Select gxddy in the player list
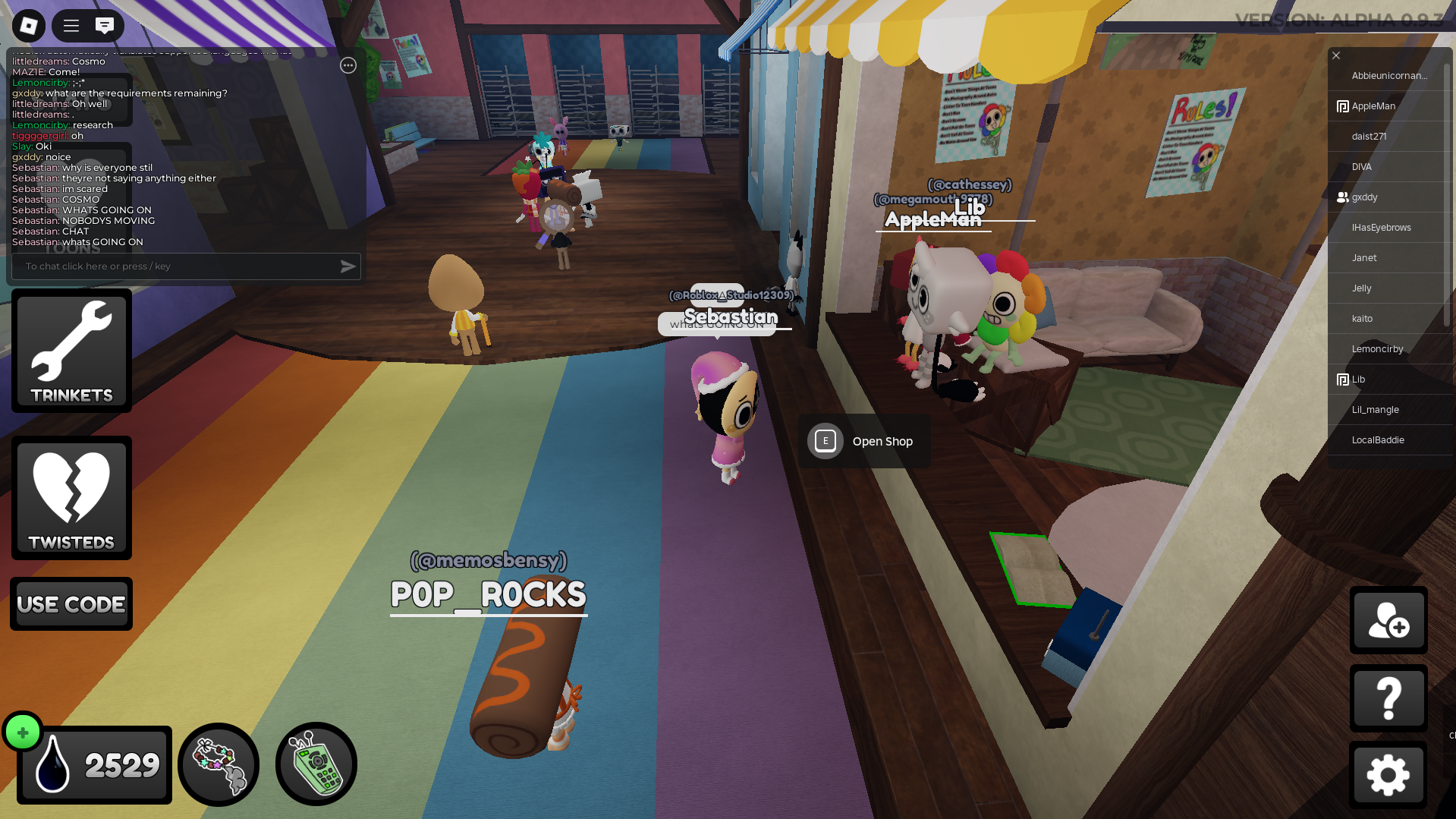 [x=1364, y=197]
